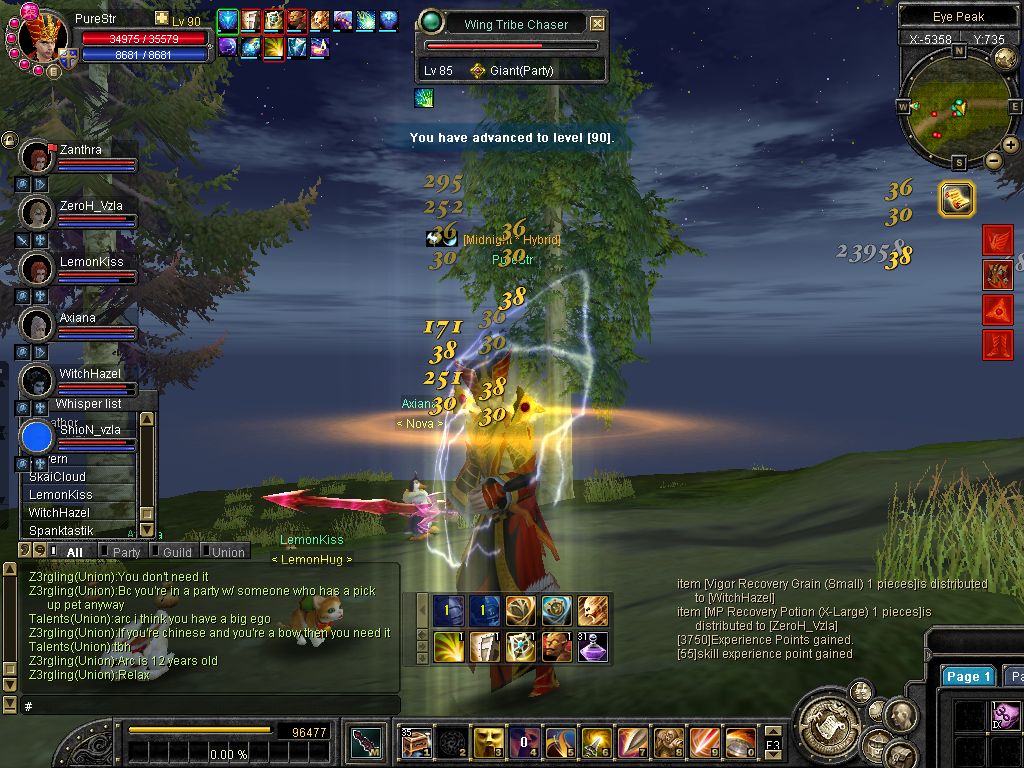Select party member Zanthra
The width and height of the screenshot is (1024, 768).
(80, 150)
